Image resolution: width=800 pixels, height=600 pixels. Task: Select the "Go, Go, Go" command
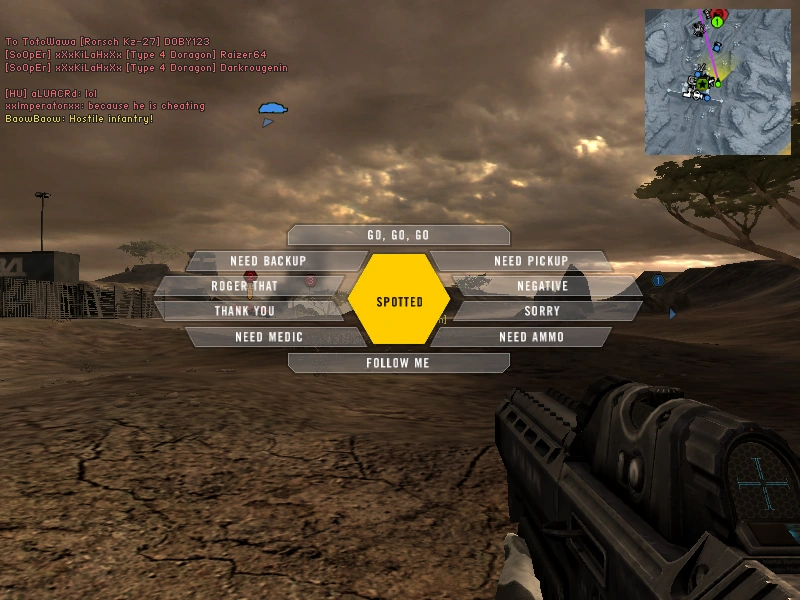(398, 235)
